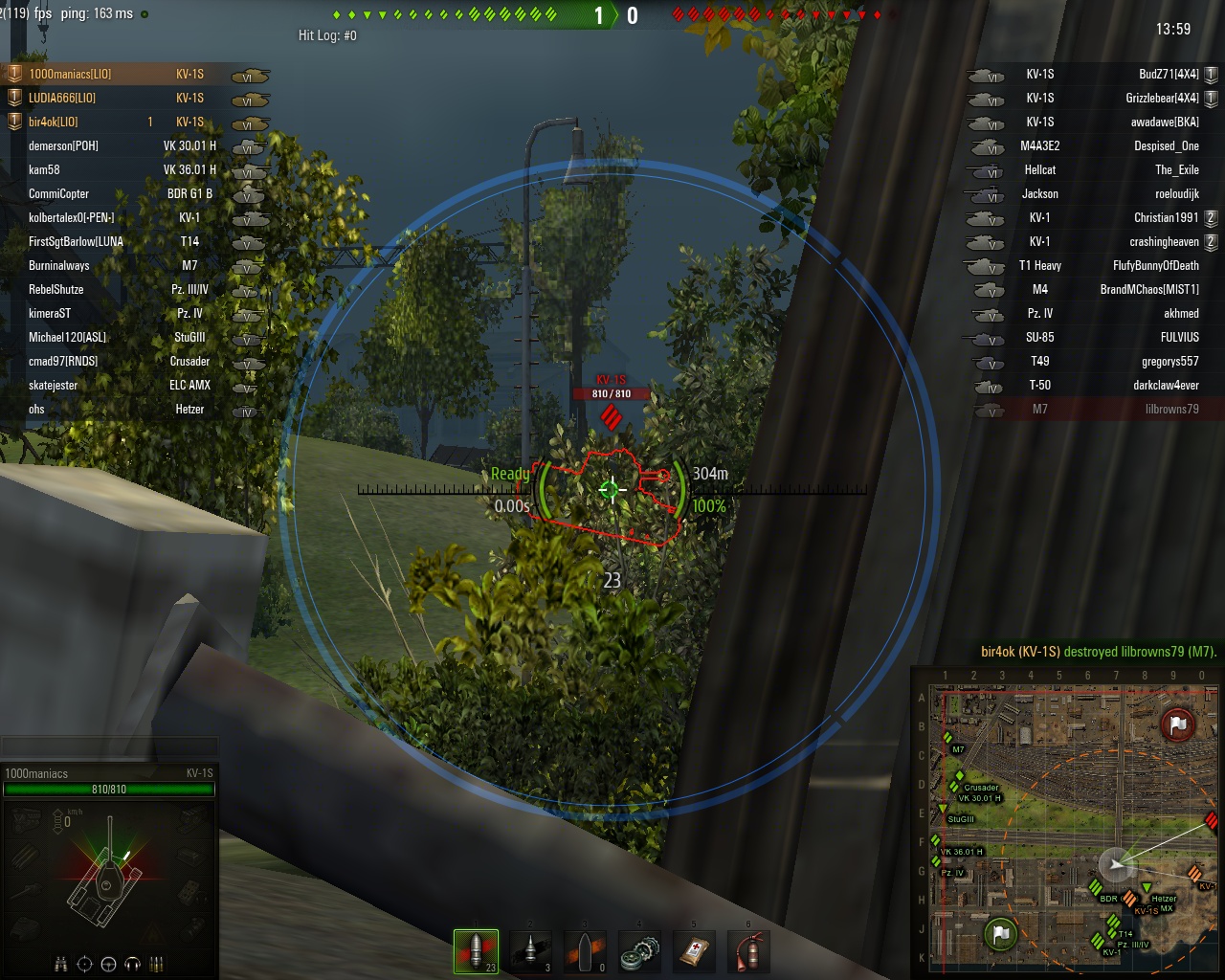This screenshot has width=1225, height=980.
Task: Select the binoculars commander icon in damage panel
Action: (60, 964)
